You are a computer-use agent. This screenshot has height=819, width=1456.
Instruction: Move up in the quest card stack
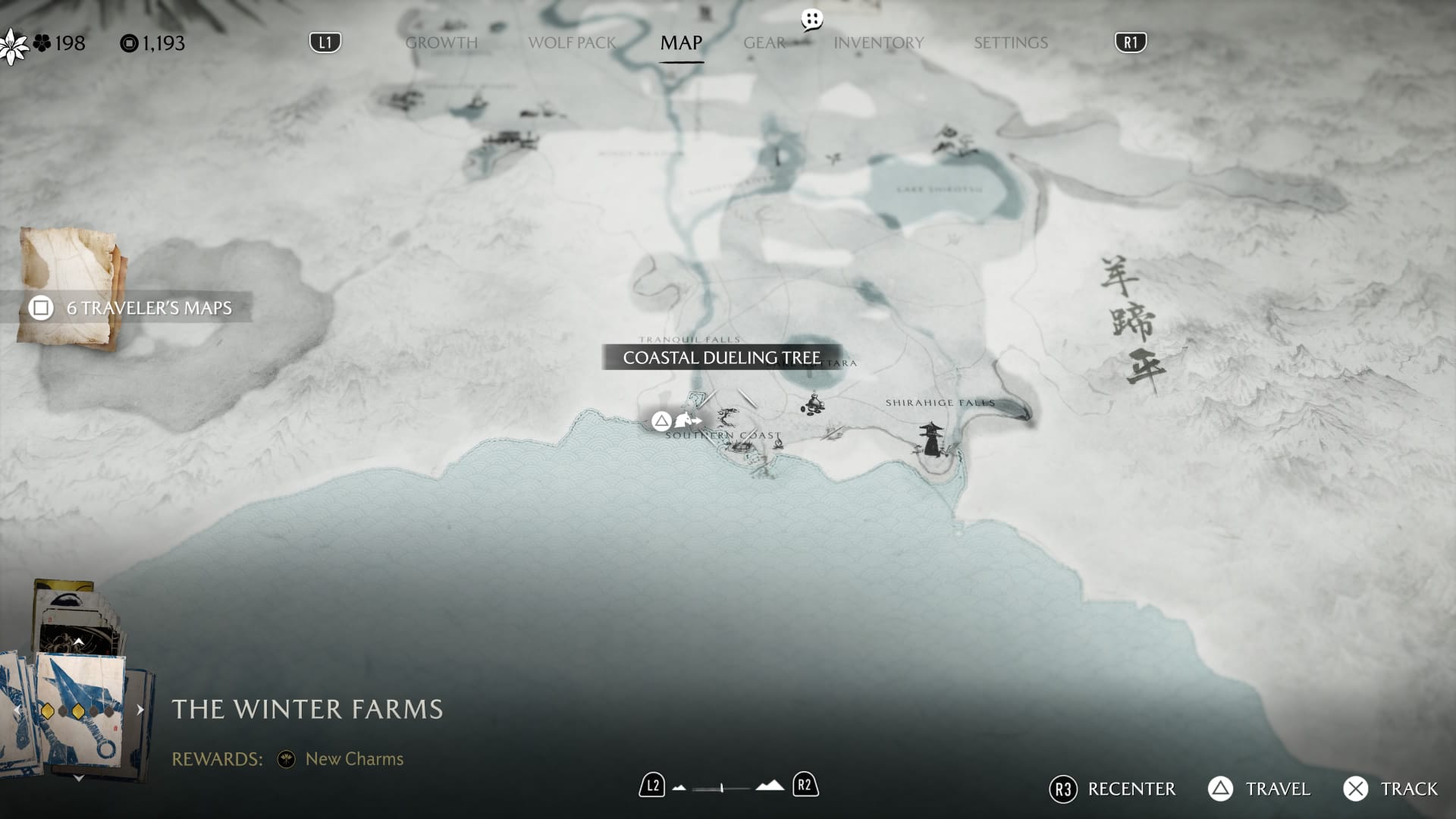[x=78, y=642]
